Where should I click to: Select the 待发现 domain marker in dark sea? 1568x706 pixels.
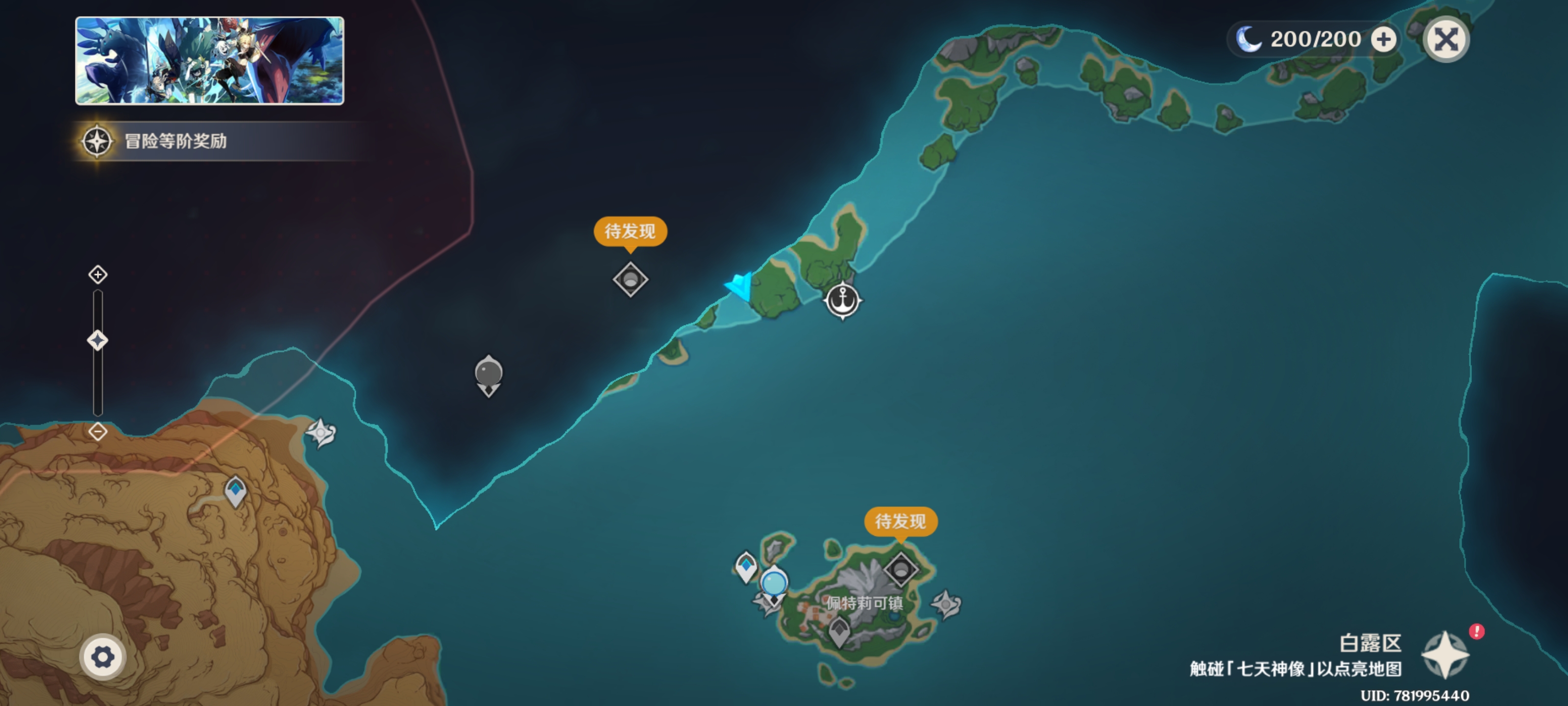pyautogui.click(x=630, y=279)
